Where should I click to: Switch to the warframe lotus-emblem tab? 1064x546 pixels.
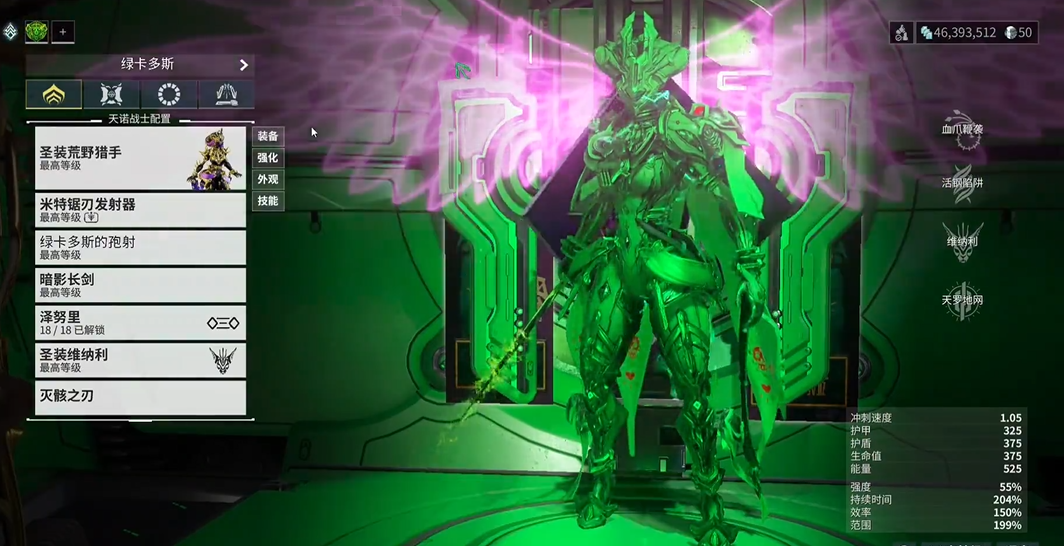(x=54, y=94)
